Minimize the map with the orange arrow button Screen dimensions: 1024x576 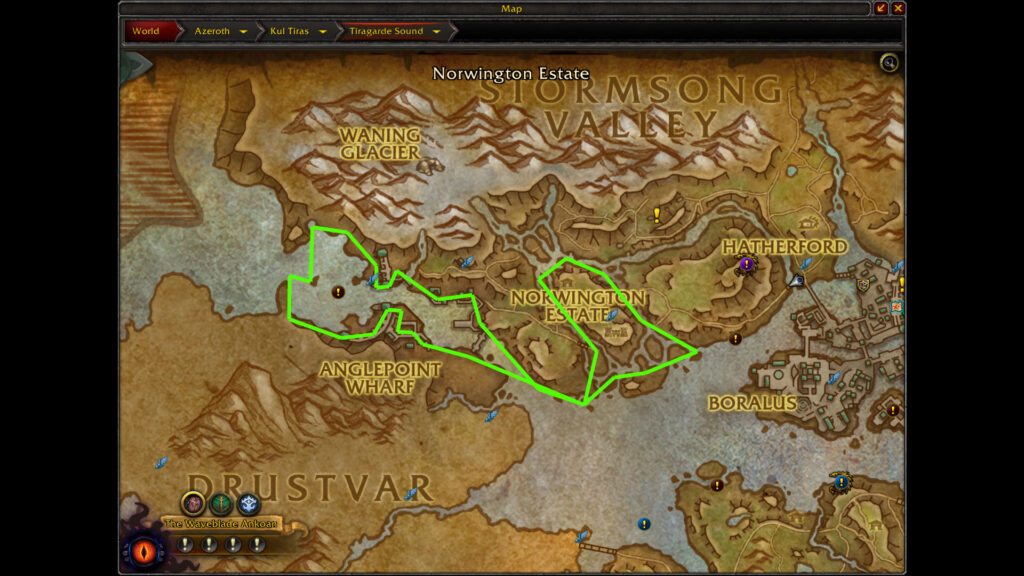(x=881, y=8)
